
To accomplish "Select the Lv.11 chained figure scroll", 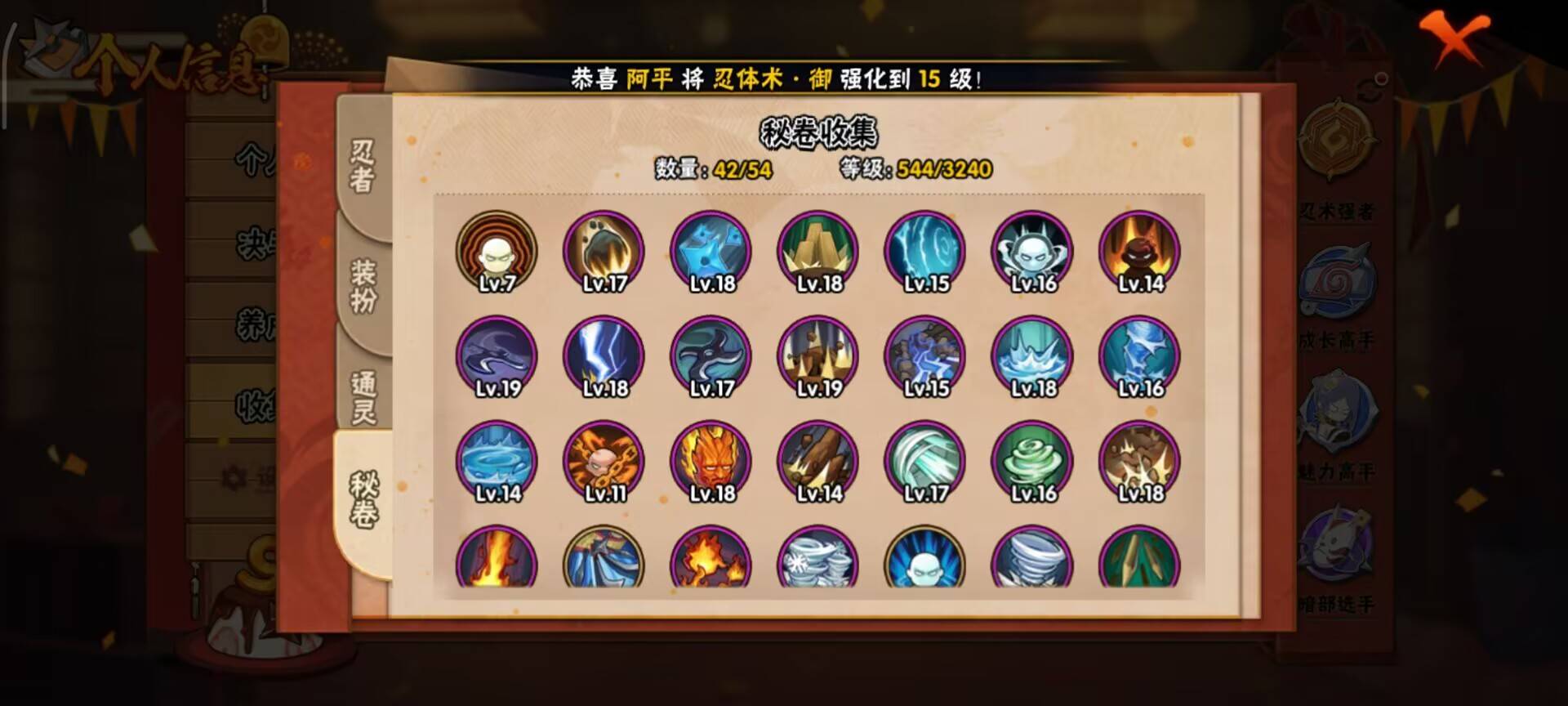I will click(604, 462).
